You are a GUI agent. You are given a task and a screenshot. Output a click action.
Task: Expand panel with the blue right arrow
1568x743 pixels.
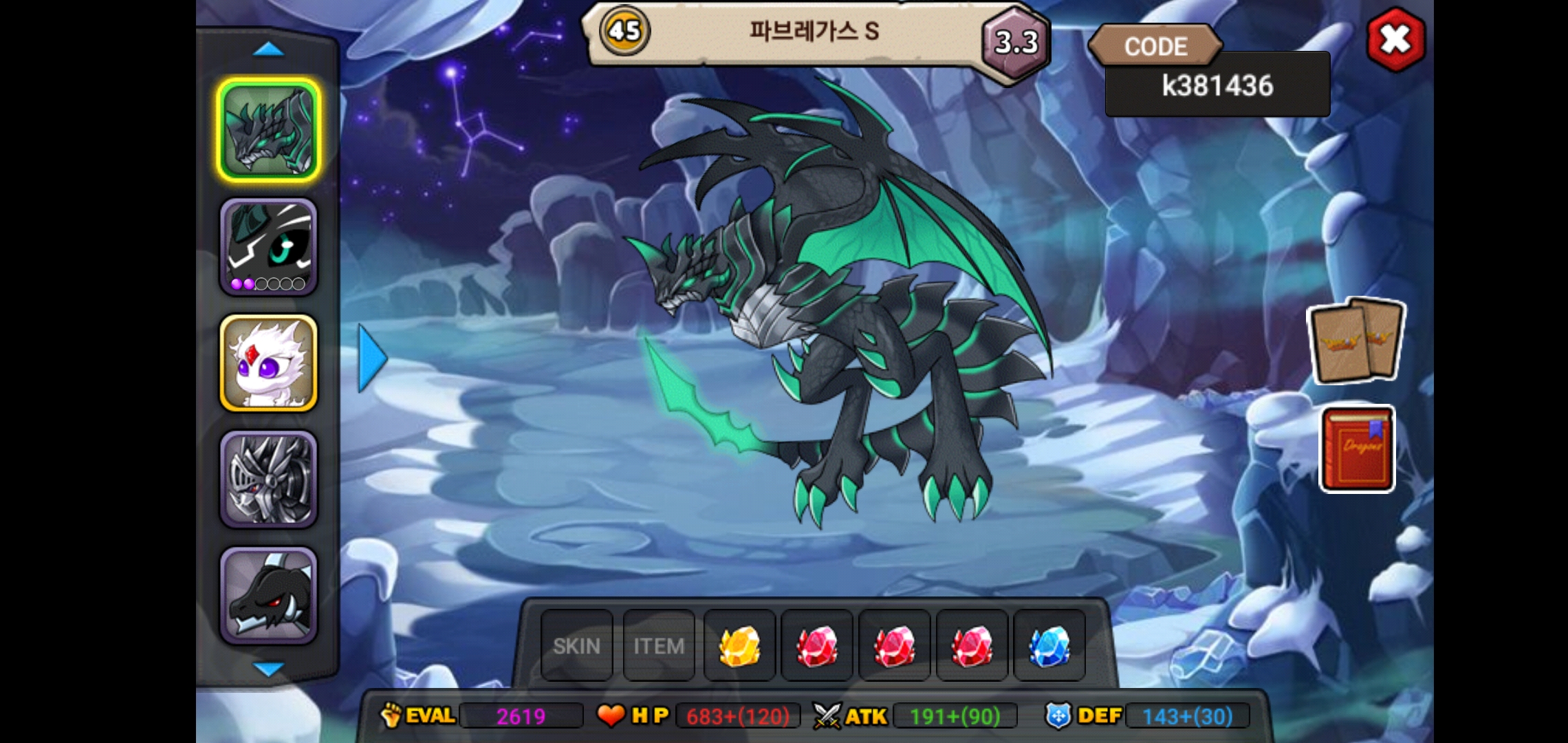click(373, 358)
